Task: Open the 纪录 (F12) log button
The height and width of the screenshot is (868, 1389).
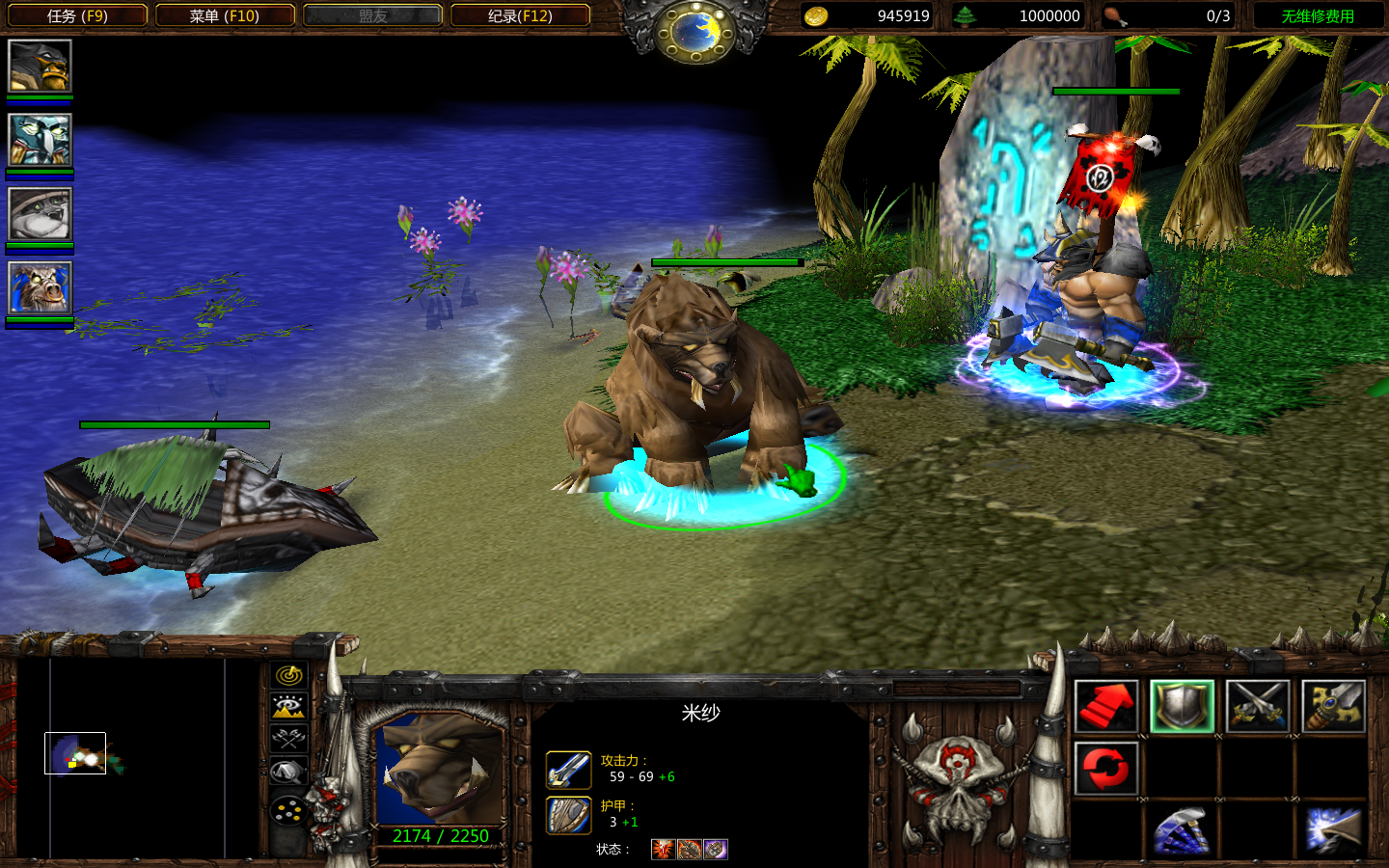Action: coord(520,15)
